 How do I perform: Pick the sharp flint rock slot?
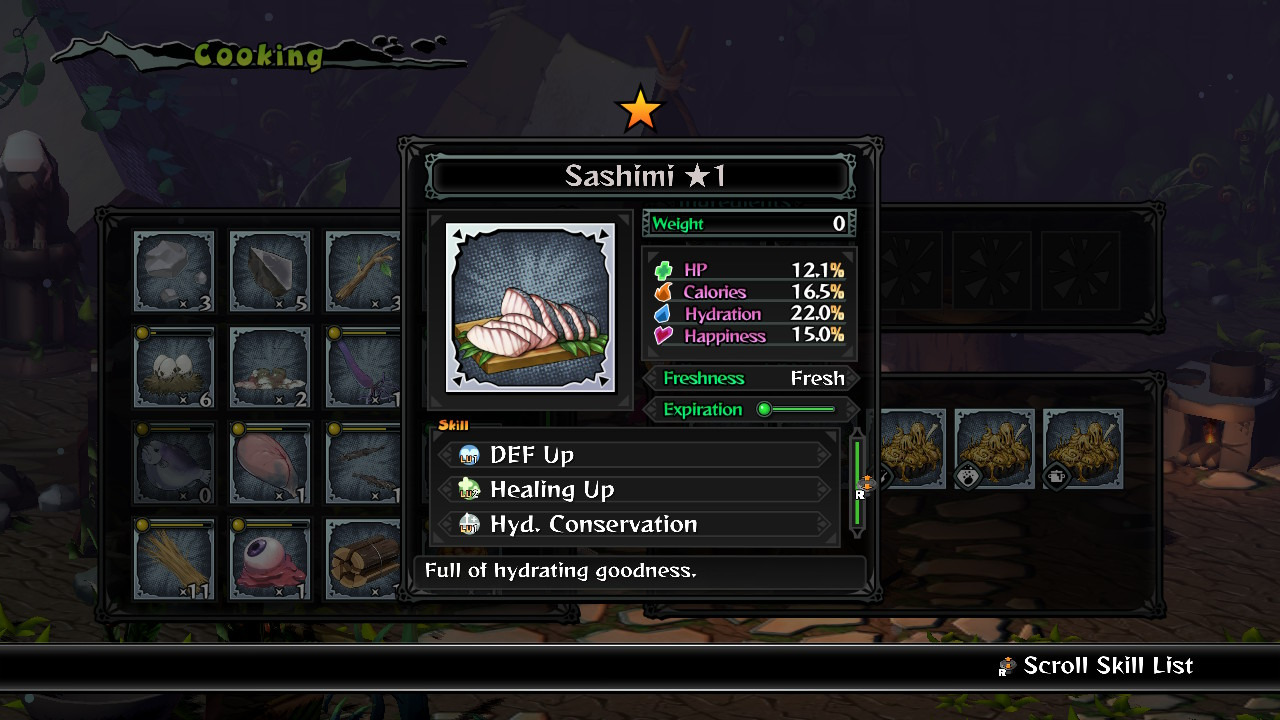[x=270, y=272]
